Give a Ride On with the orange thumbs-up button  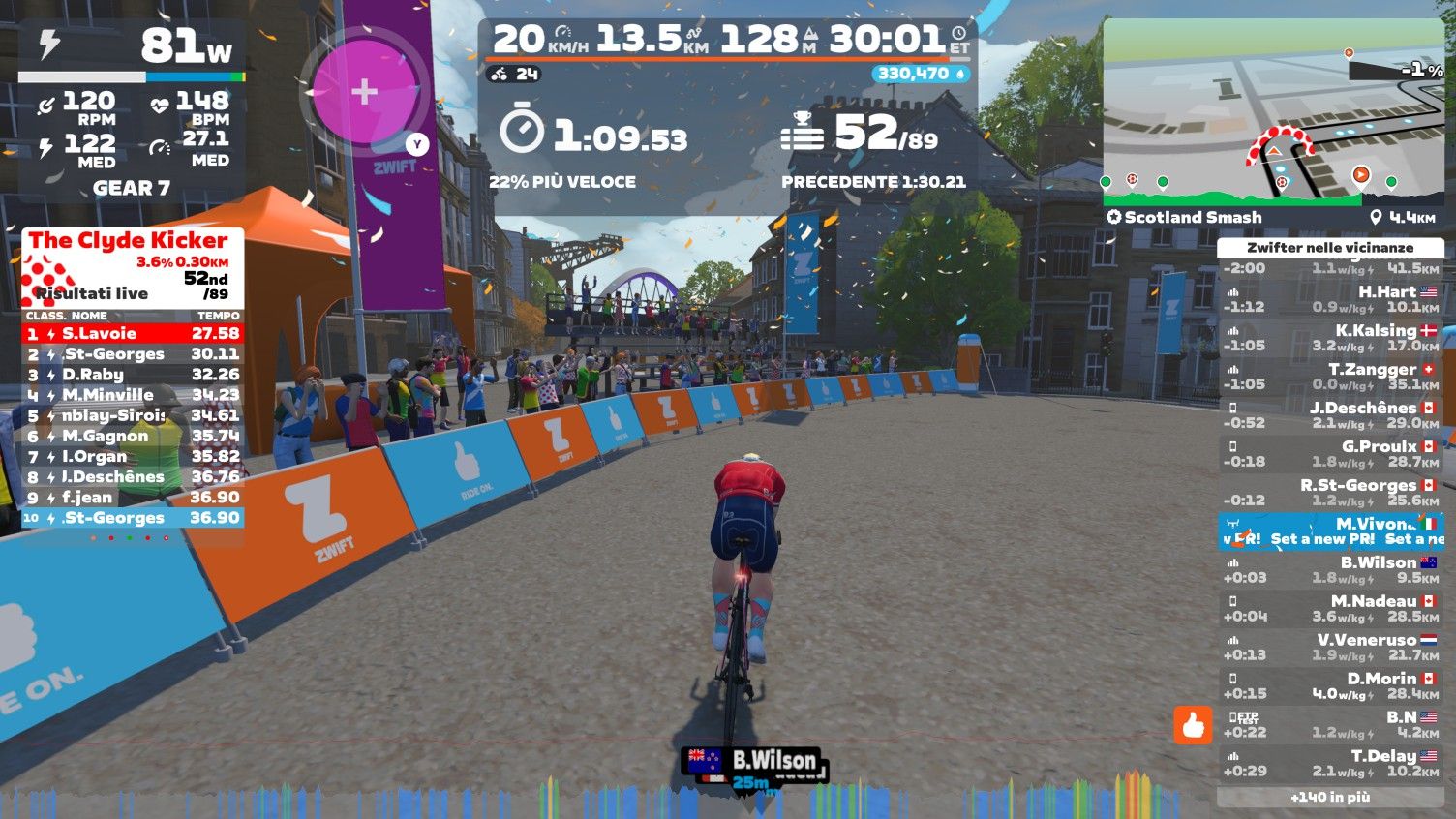point(1193,724)
